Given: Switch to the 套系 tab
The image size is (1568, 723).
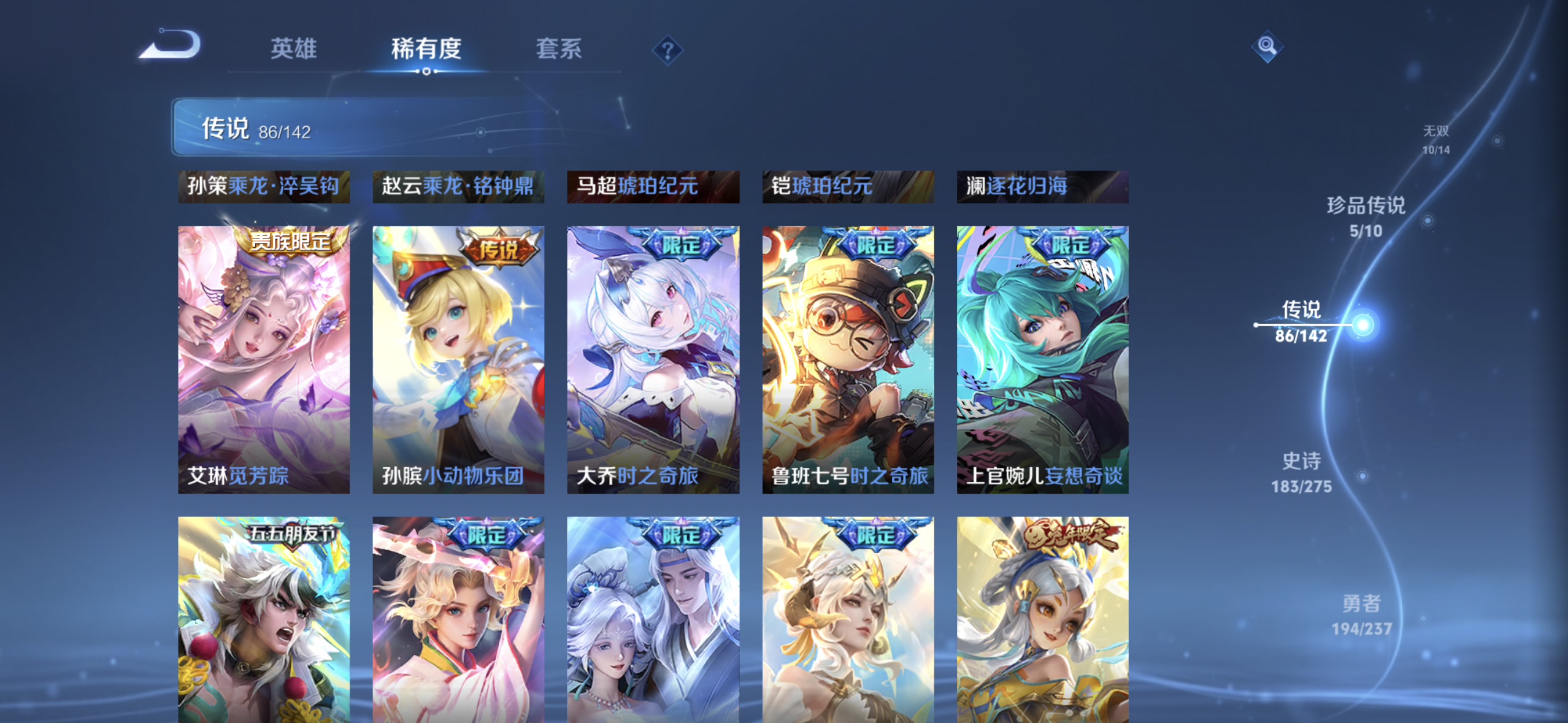Looking at the screenshot, I should click(x=559, y=49).
